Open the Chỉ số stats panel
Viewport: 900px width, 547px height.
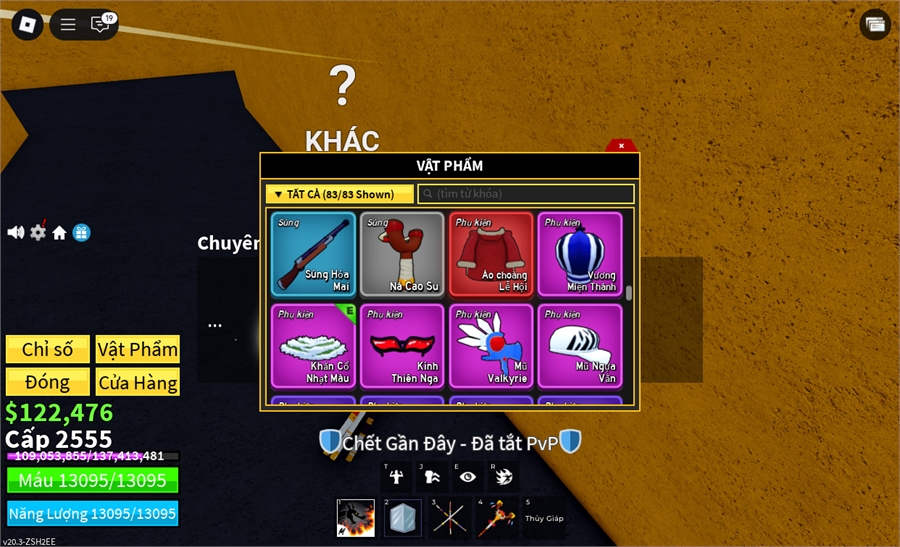click(x=48, y=349)
